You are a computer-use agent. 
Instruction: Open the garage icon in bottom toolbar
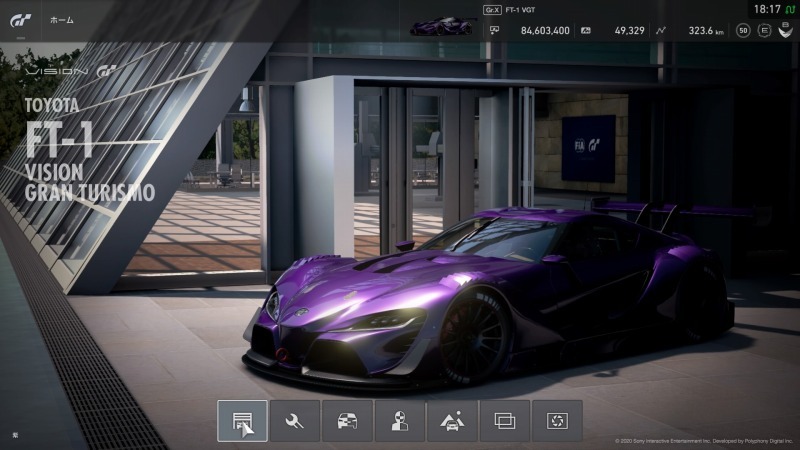point(242,421)
